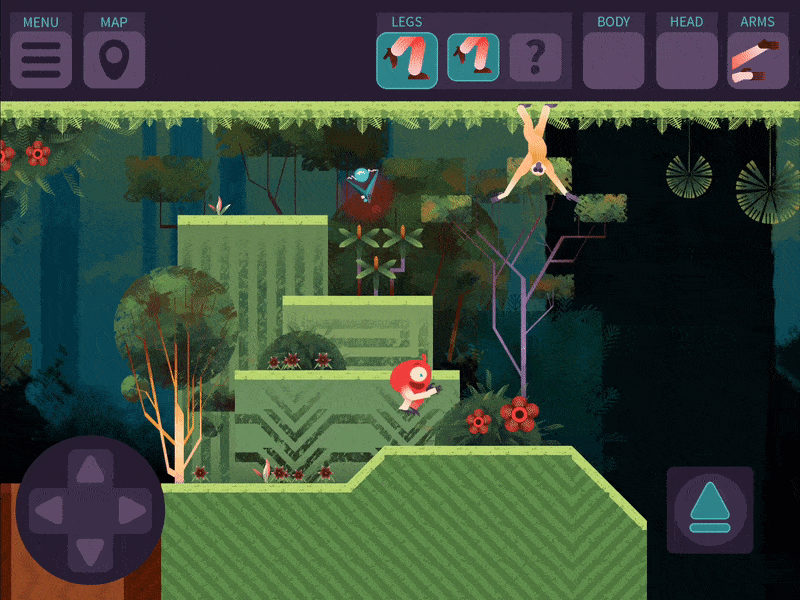Image resolution: width=800 pixels, height=600 pixels.
Task: Tap the d-pad left arrow
Action: (48, 511)
